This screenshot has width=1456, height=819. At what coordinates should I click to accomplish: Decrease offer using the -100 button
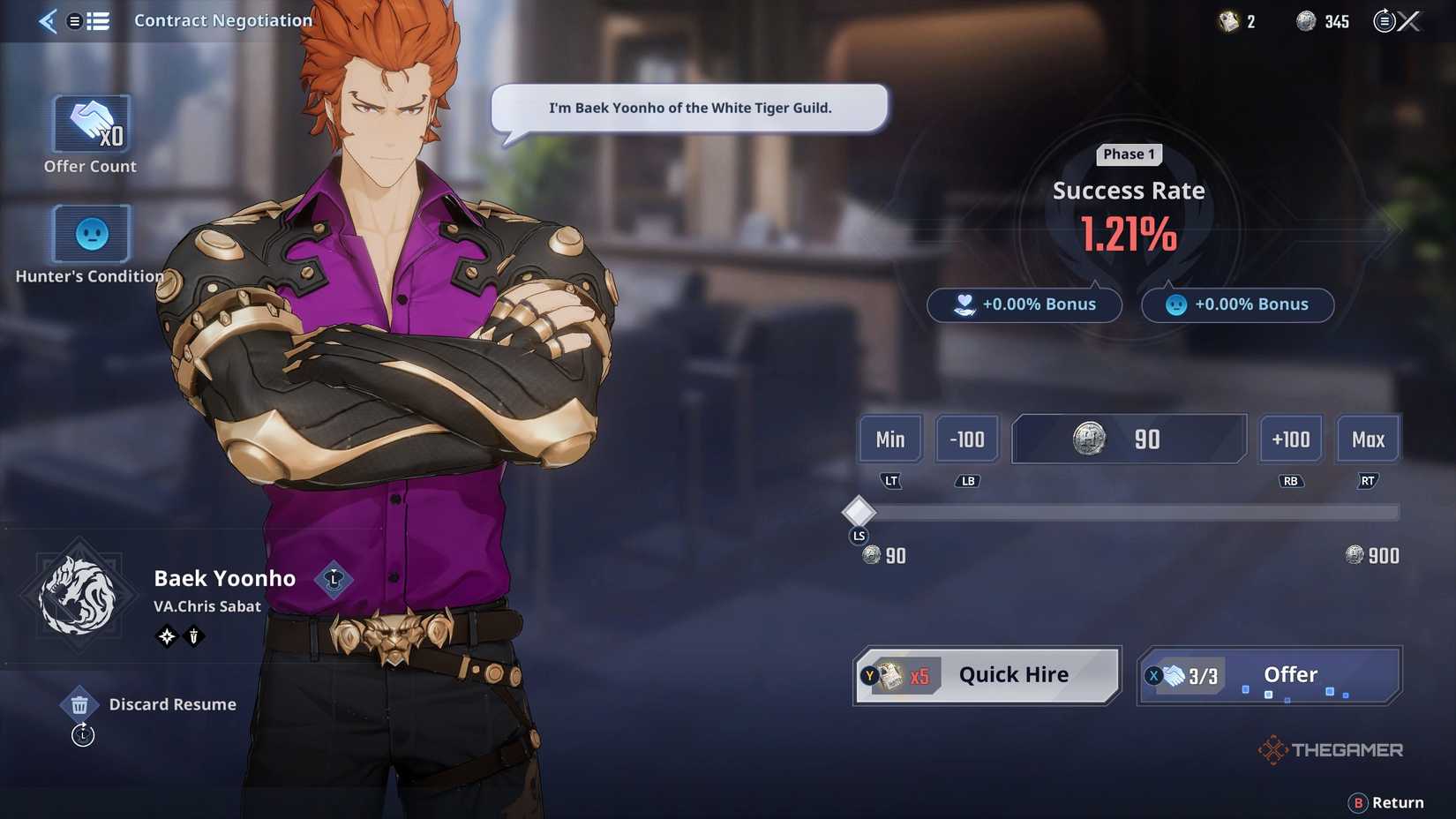pos(967,439)
